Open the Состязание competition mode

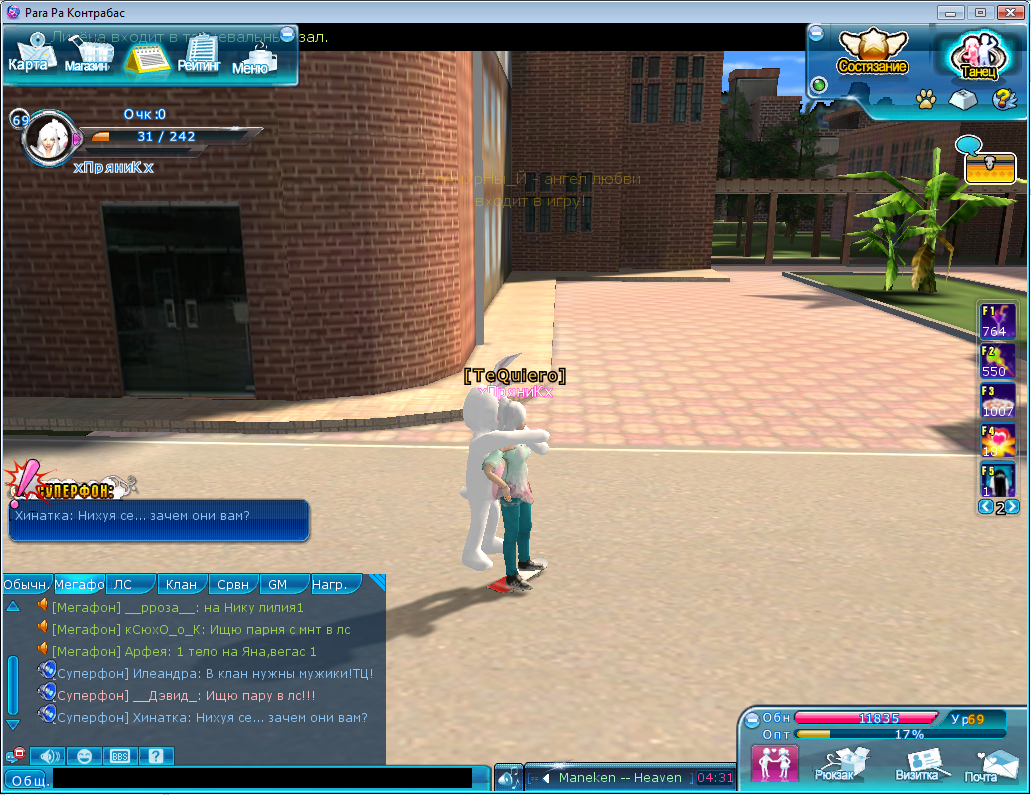[872, 54]
